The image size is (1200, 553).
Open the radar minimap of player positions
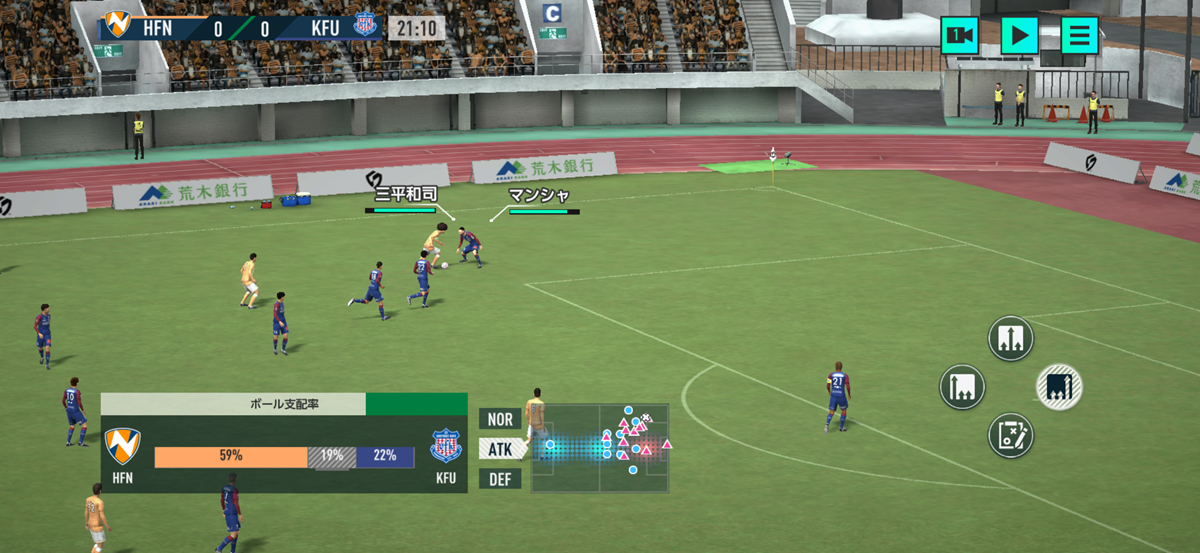point(599,448)
